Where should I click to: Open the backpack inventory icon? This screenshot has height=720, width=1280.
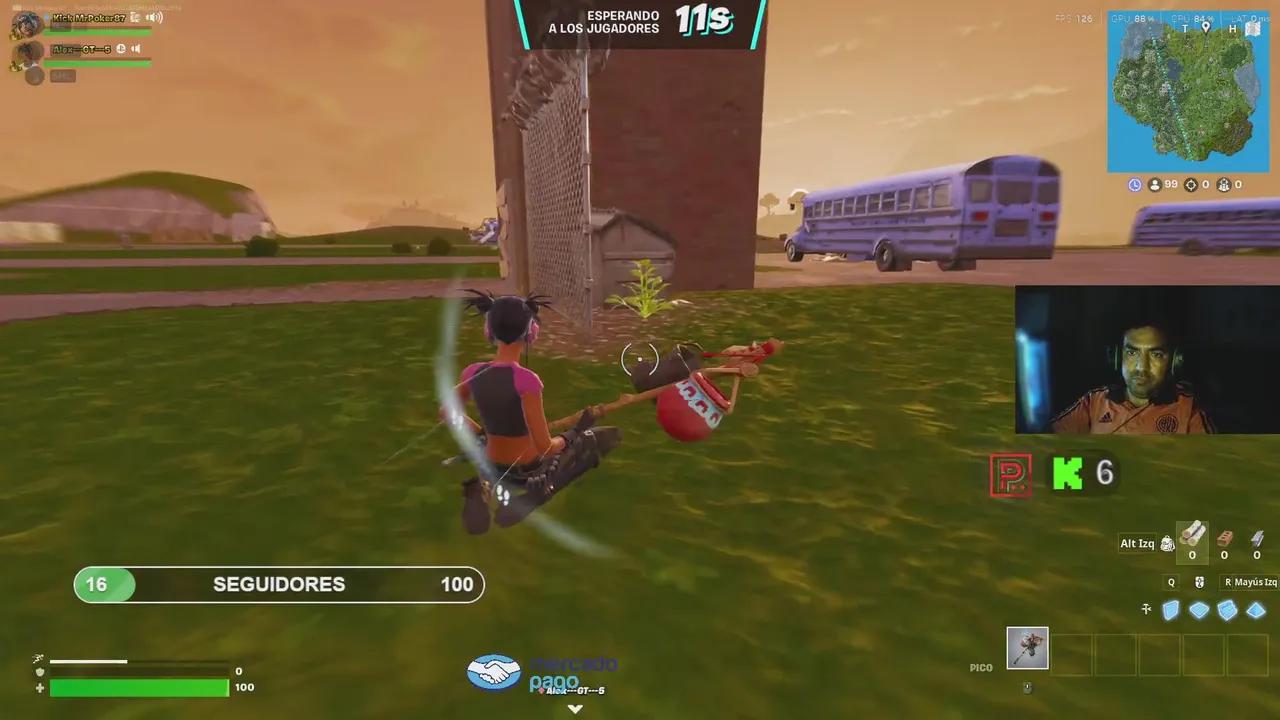pos(1167,543)
